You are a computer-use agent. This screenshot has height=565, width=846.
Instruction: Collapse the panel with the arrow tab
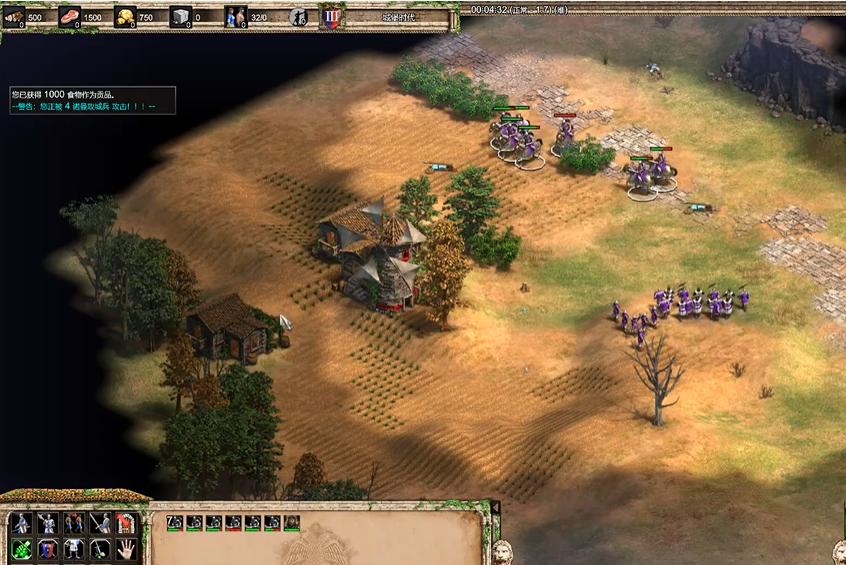[494, 508]
